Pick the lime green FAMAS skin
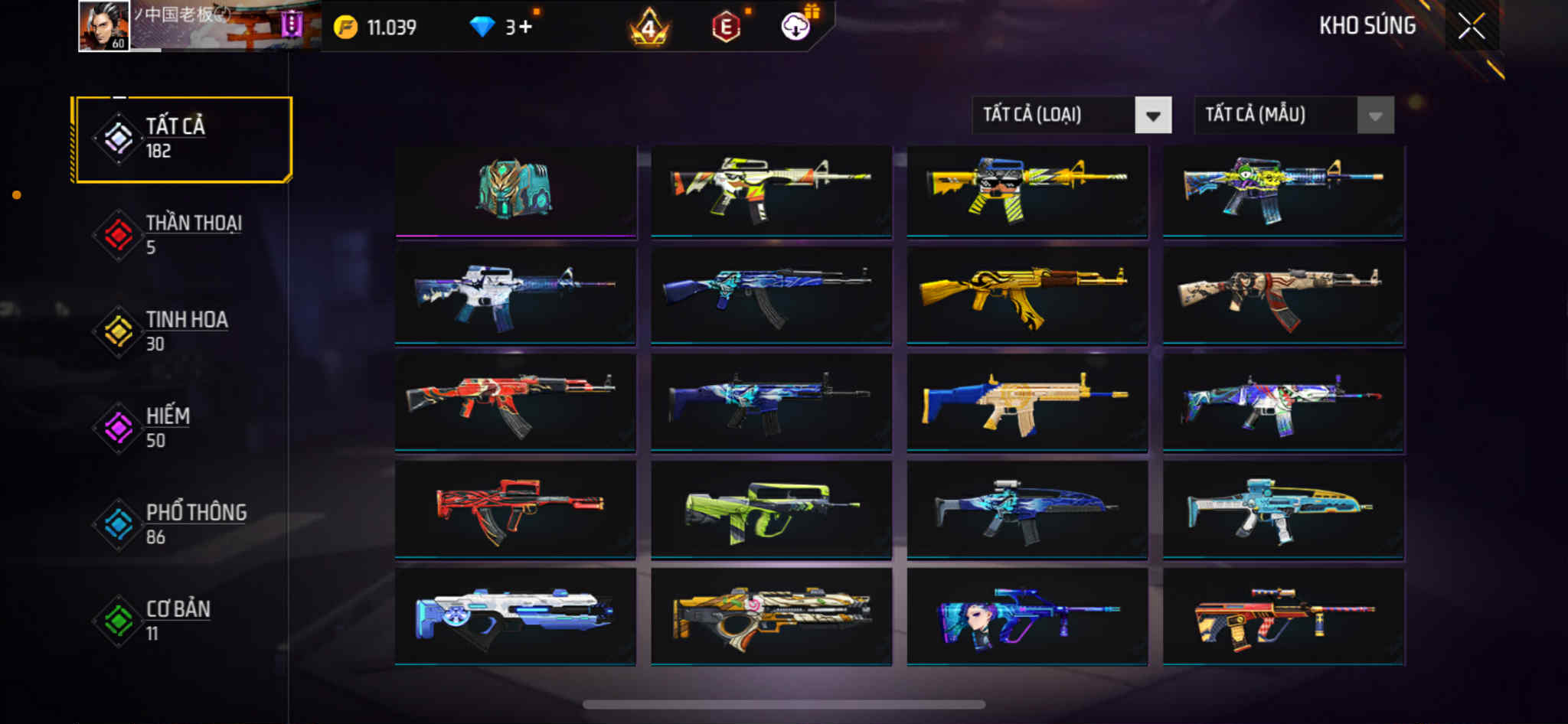This screenshot has height=724, width=1568. [771, 509]
